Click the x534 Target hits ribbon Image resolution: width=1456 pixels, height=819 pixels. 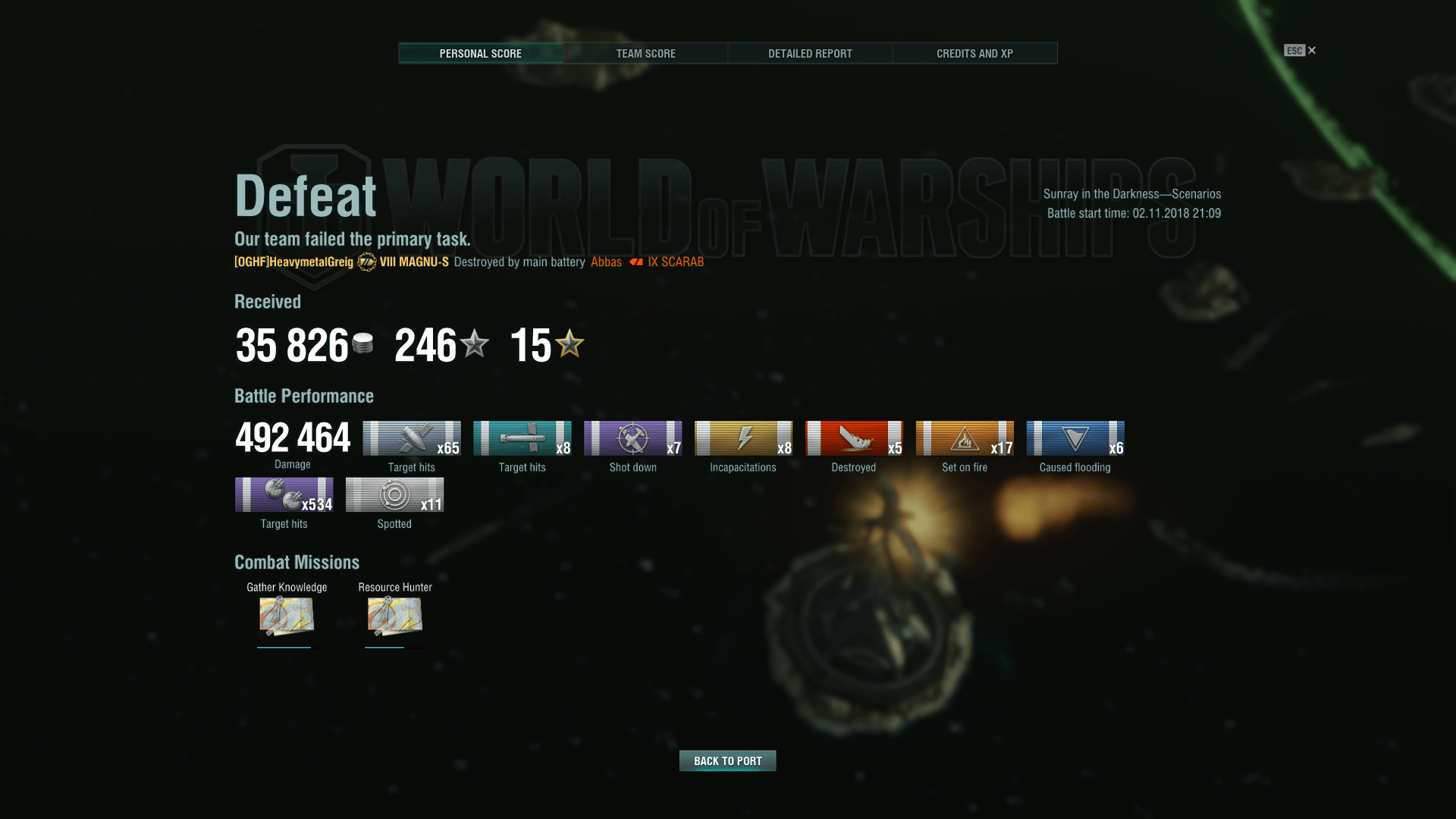tap(284, 494)
